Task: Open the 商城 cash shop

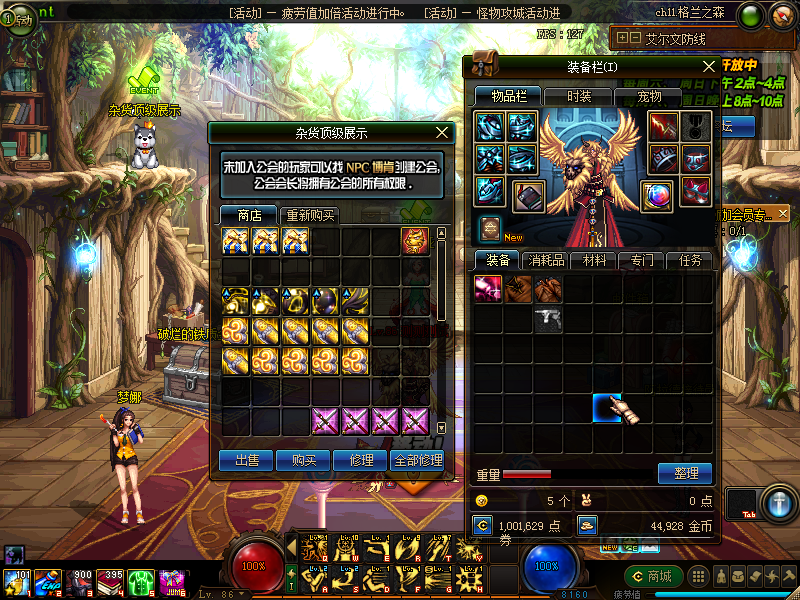Action: [653, 576]
